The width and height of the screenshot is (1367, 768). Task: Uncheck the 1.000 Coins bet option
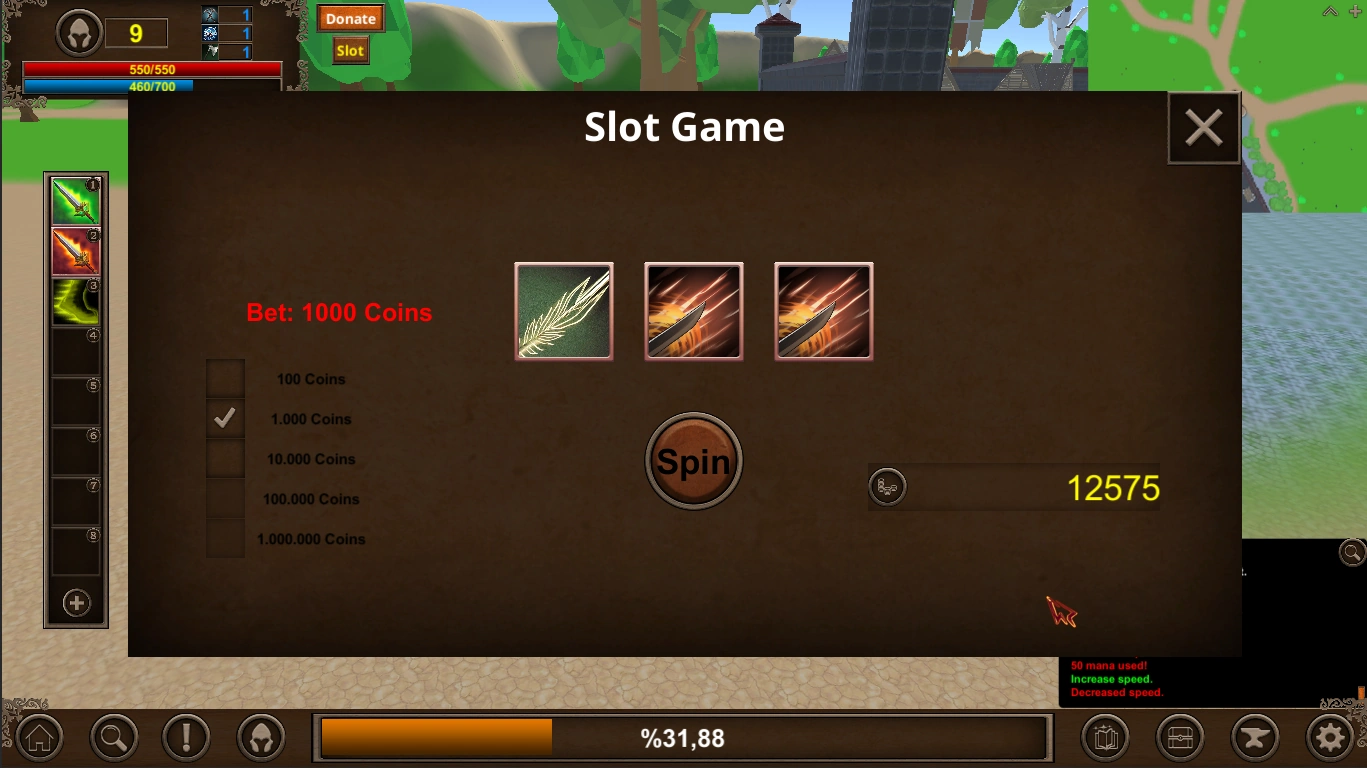point(225,418)
